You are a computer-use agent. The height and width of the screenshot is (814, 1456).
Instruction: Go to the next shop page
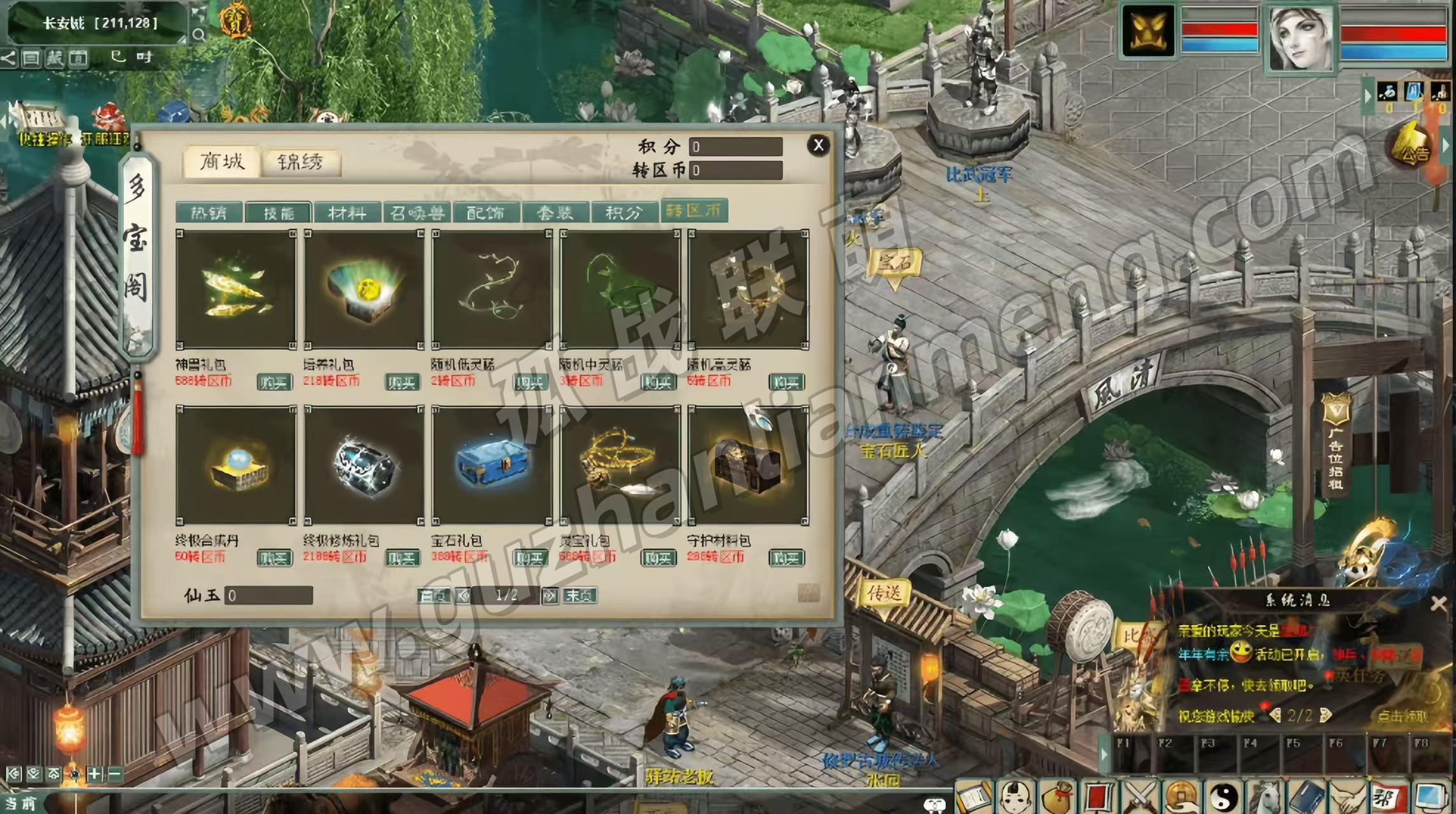click(x=550, y=596)
